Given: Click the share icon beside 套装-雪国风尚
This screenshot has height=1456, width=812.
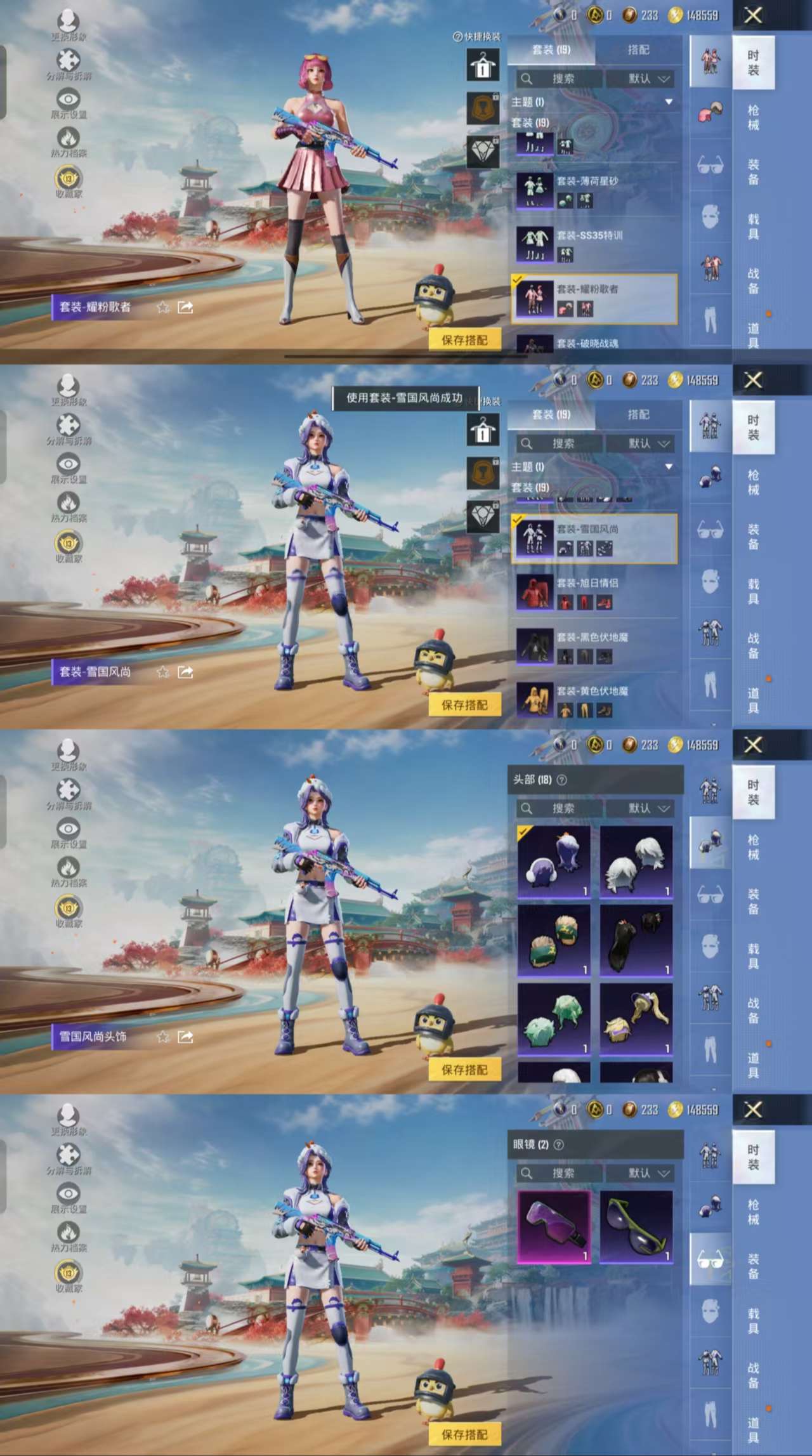Looking at the screenshot, I should (185, 671).
